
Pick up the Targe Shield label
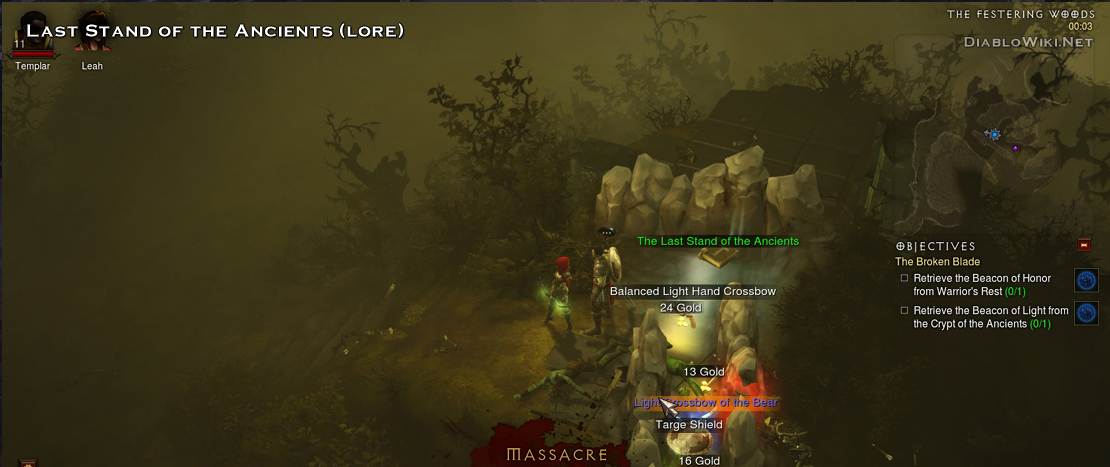coord(689,425)
